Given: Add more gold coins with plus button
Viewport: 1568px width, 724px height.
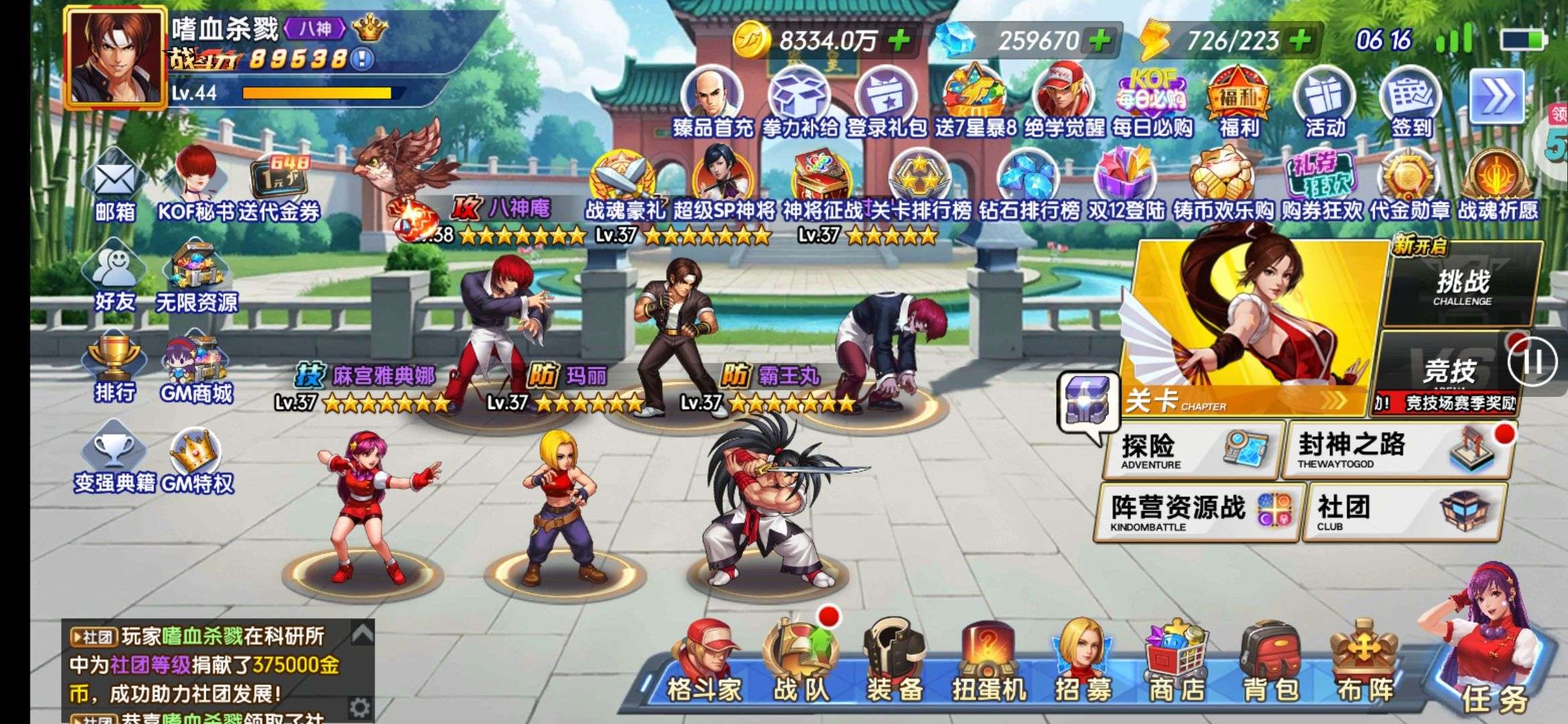Looking at the screenshot, I should click(899, 40).
